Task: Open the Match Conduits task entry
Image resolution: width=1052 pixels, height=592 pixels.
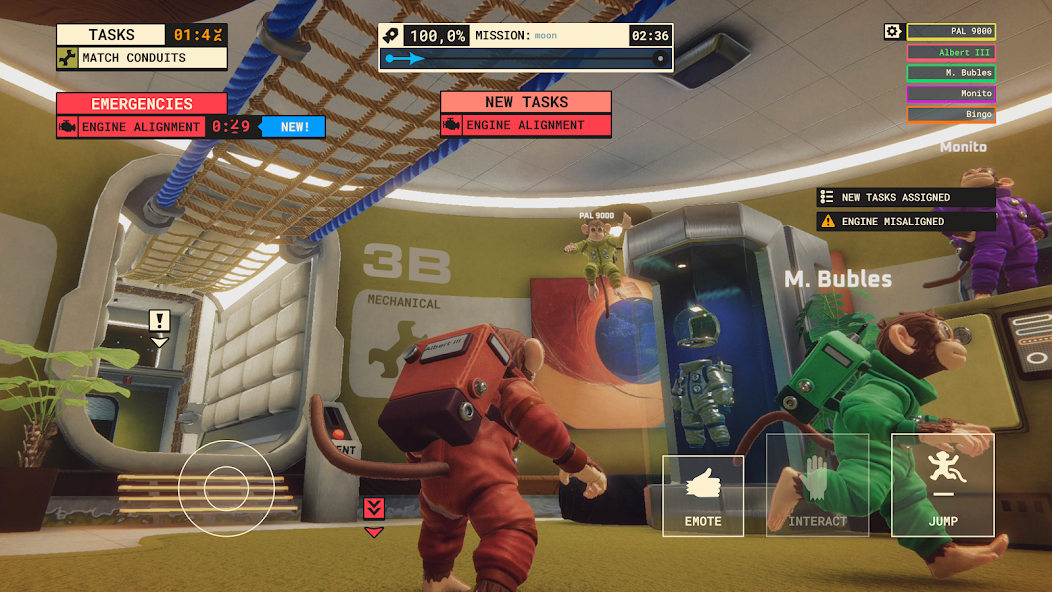Action: click(x=141, y=58)
